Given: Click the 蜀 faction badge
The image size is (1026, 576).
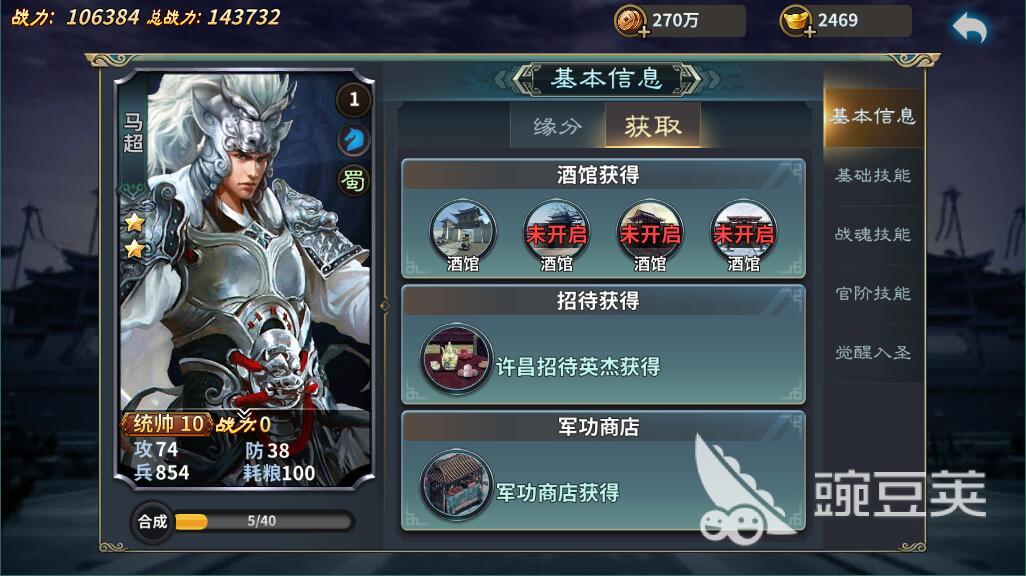Looking at the screenshot, I should (353, 180).
